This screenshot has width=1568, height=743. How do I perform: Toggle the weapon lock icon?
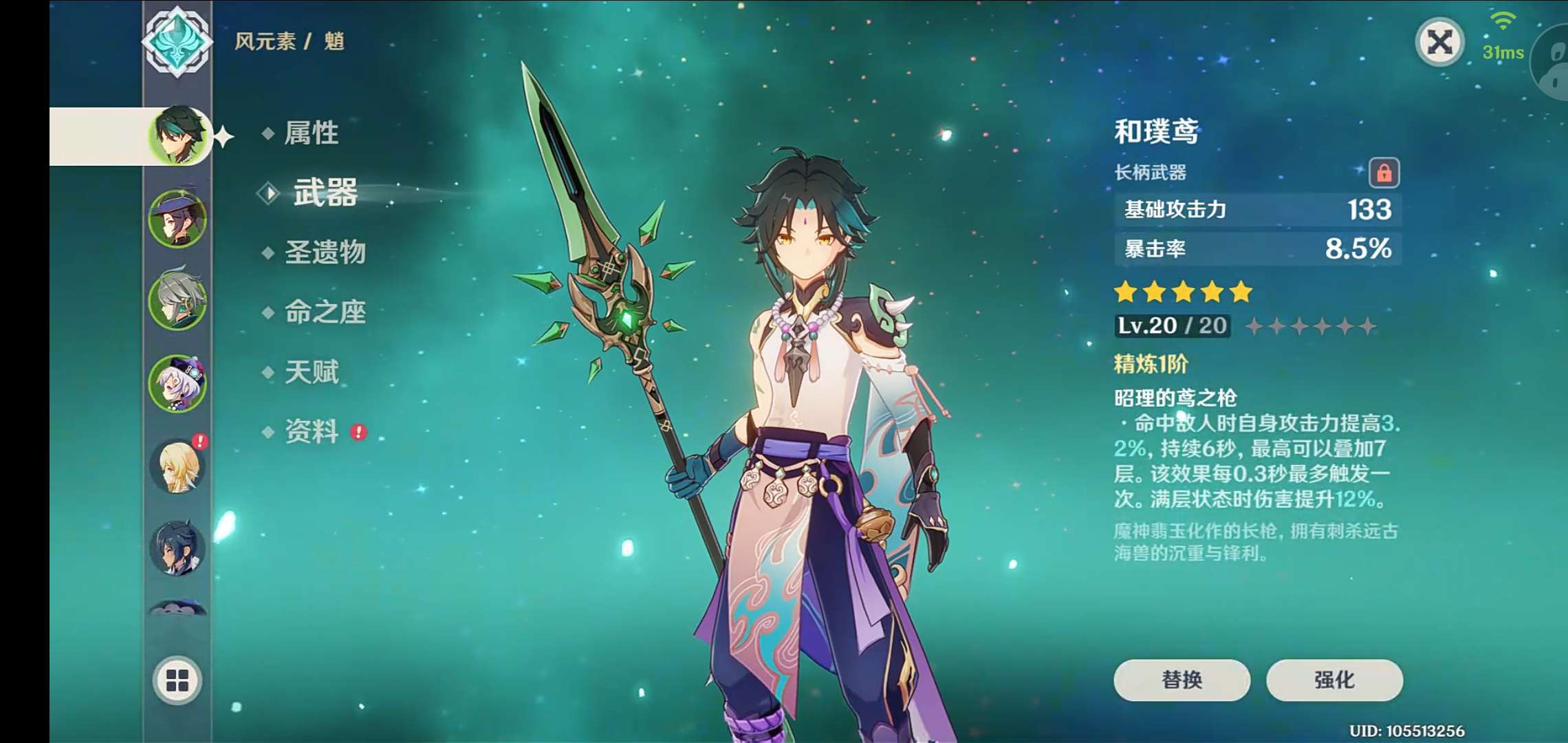coord(1384,173)
